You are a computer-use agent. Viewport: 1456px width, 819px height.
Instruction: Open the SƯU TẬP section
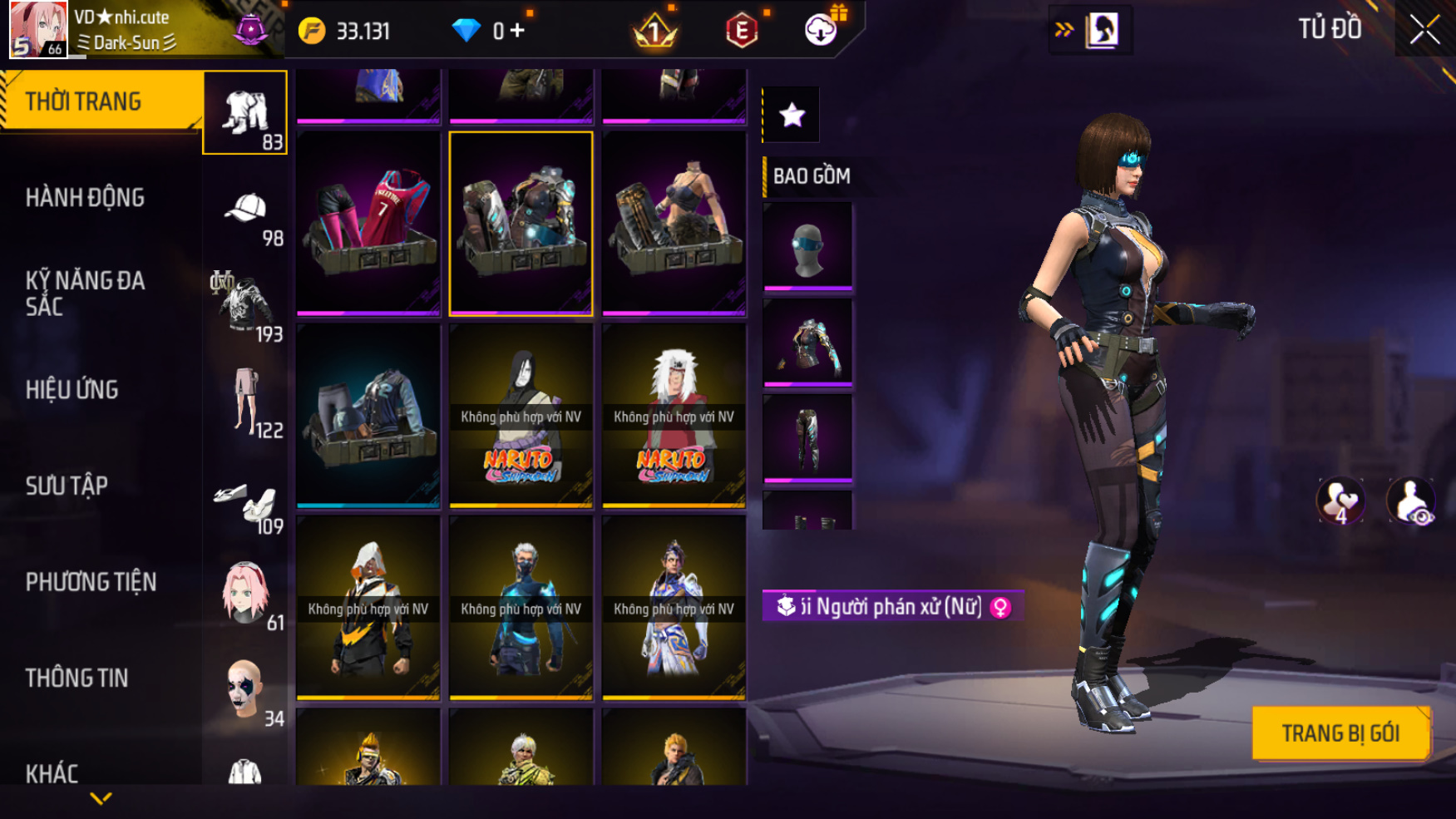click(x=67, y=486)
